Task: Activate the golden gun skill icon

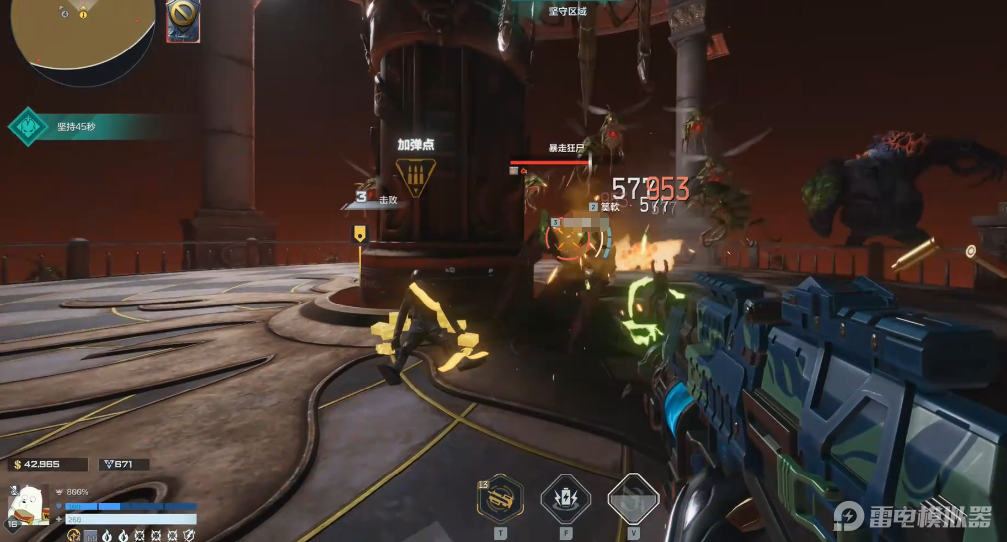Action: coord(500,497)
